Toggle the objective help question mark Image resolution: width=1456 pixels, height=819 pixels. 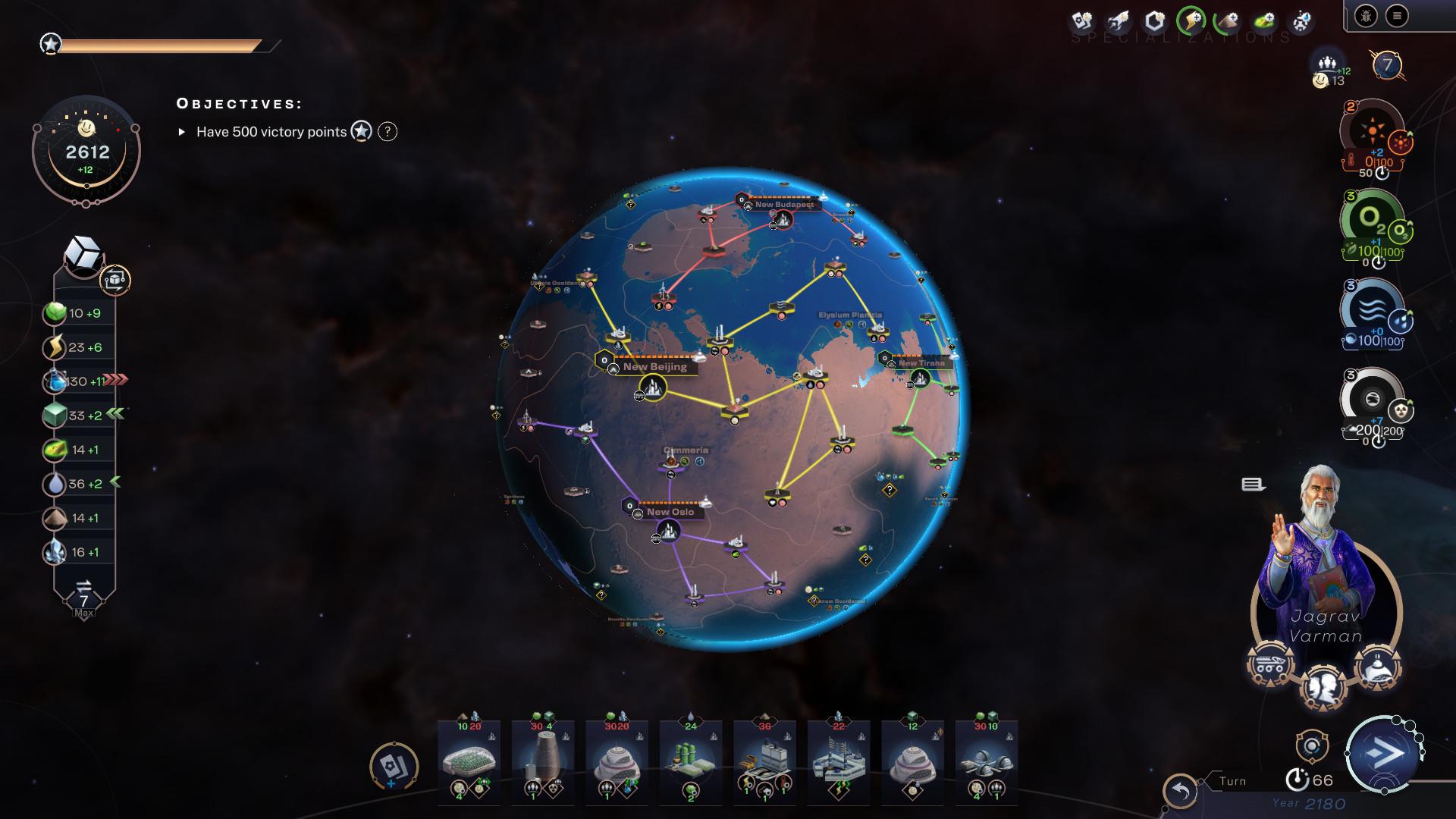388,132
